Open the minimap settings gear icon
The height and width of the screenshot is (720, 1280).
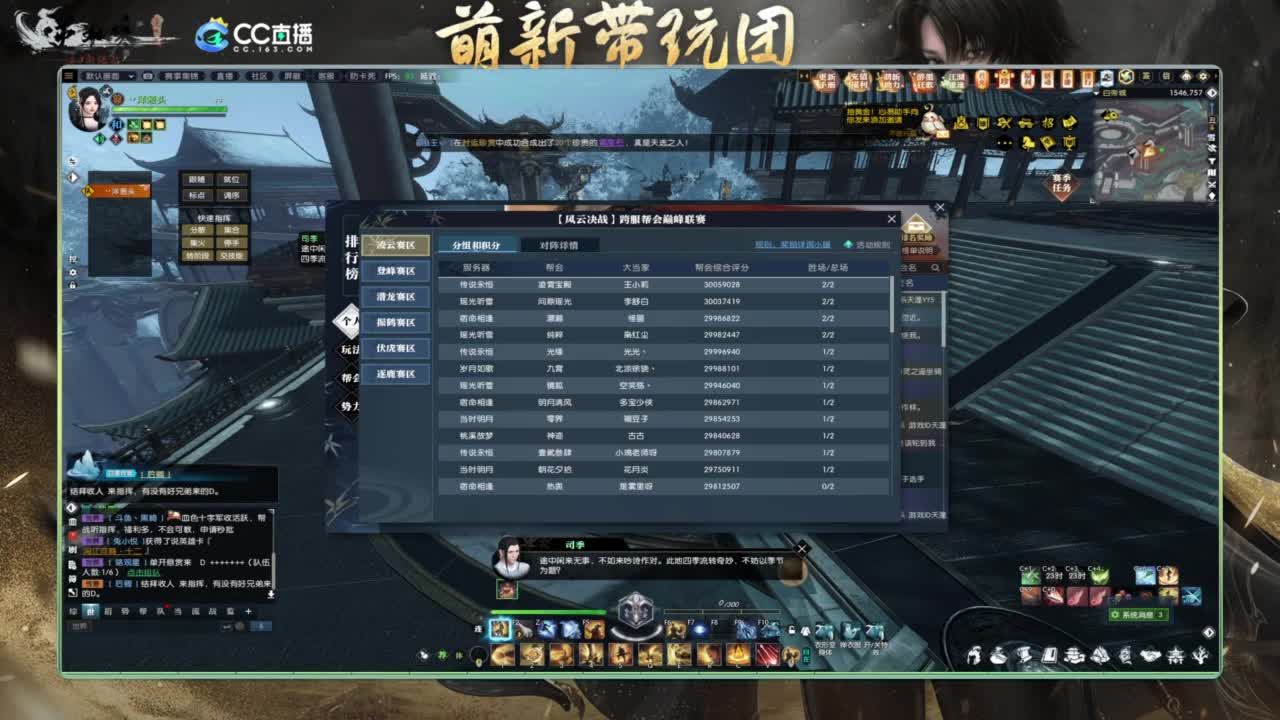[1202, 77]
